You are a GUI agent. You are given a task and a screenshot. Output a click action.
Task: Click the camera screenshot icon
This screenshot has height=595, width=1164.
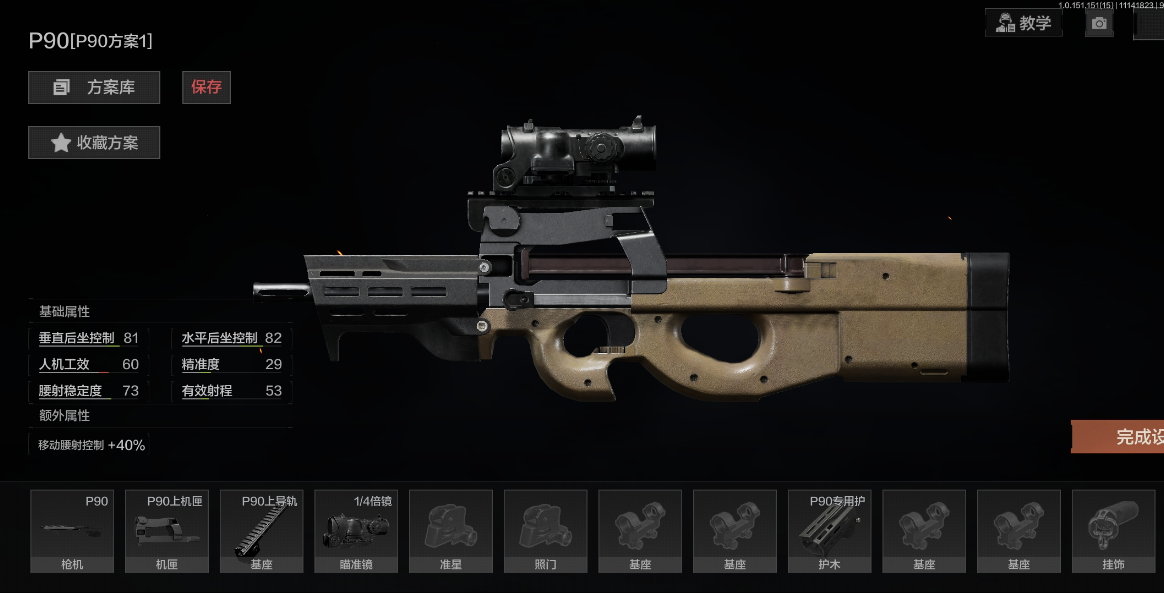(1100, 23)
